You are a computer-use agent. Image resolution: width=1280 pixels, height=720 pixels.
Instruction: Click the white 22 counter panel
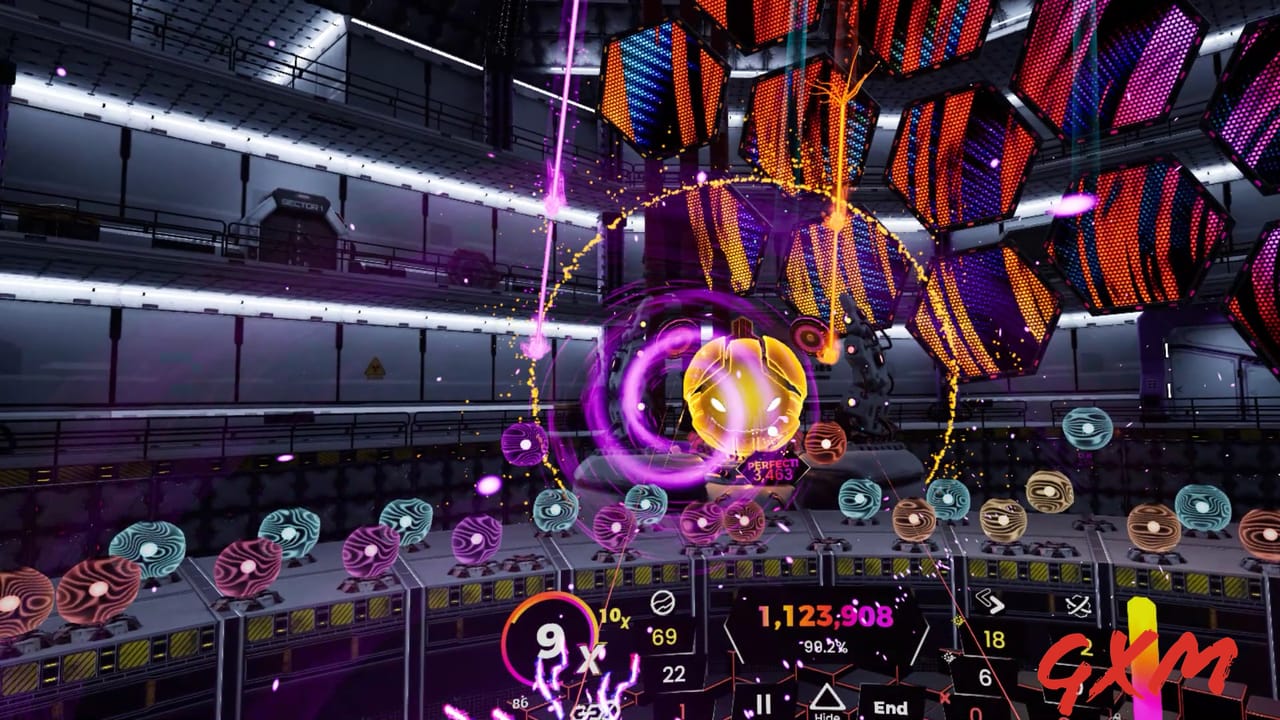tap(674, 674)
